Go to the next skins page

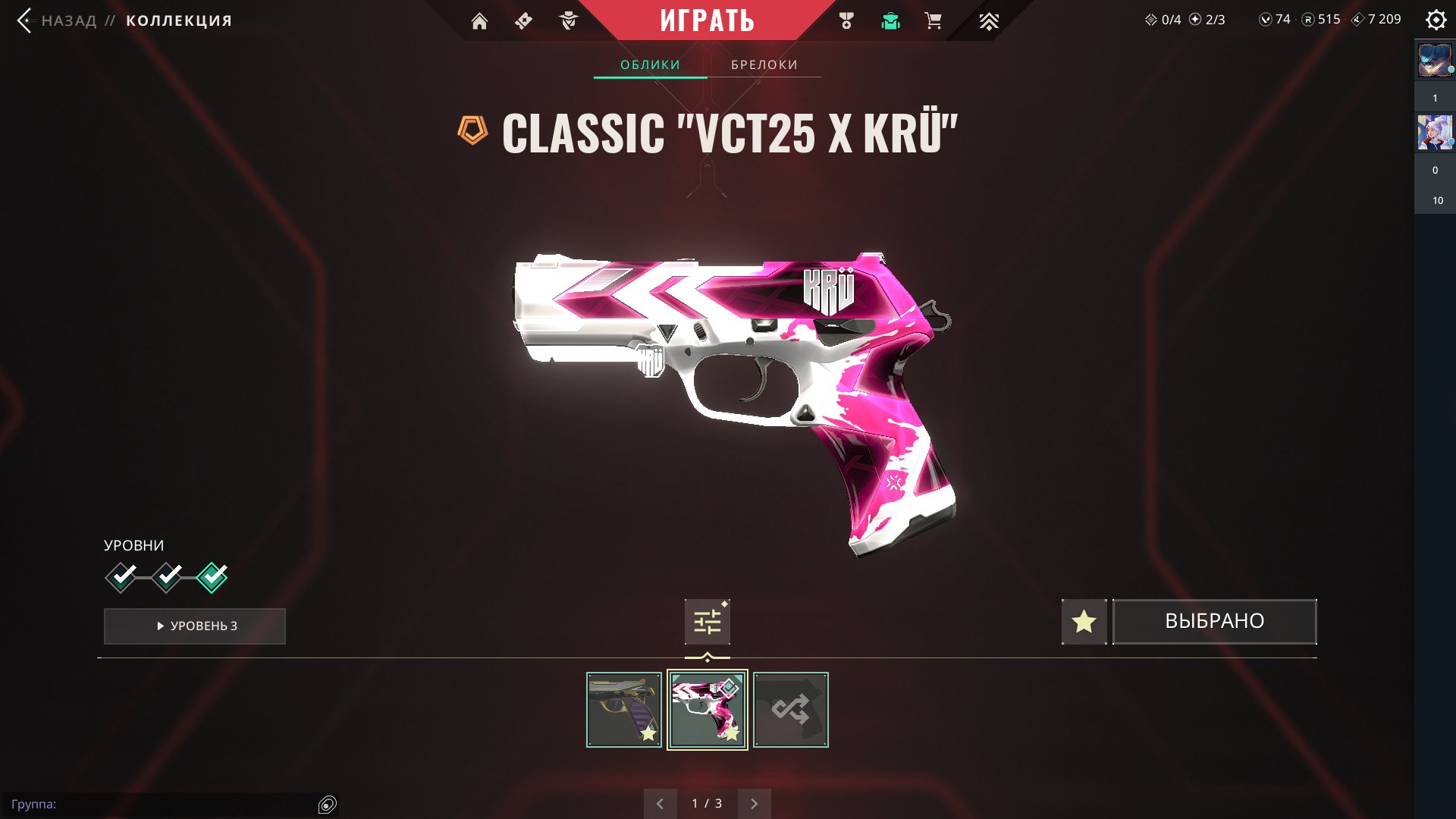[754, 804]
